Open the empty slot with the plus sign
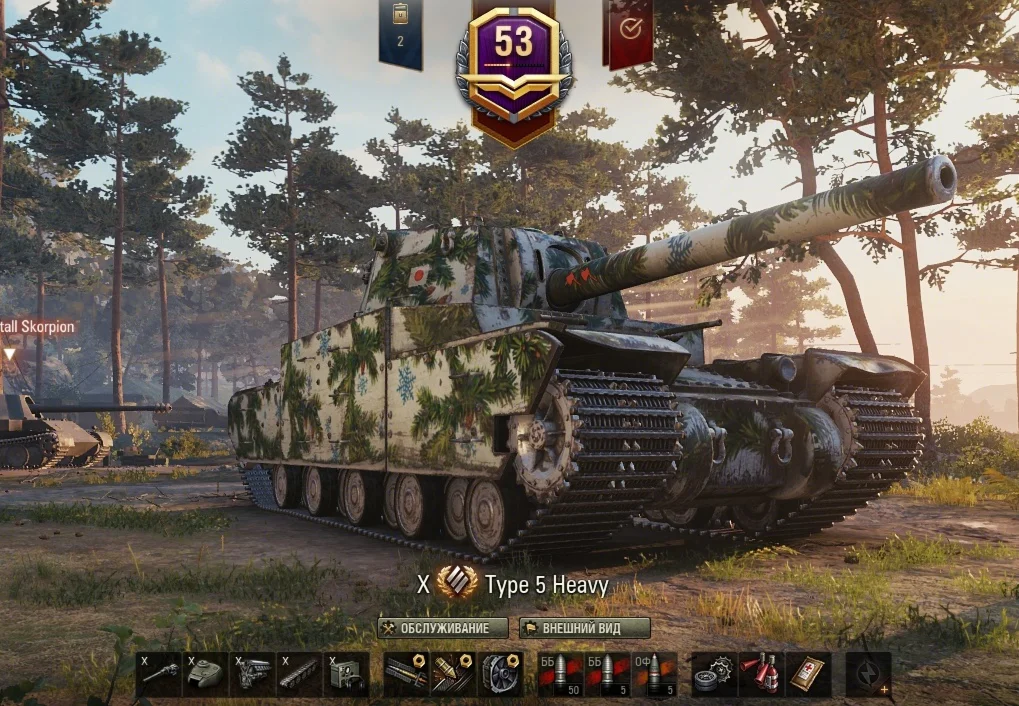Viewport: 1019px width, 706px height. click(x=868, y=674)
